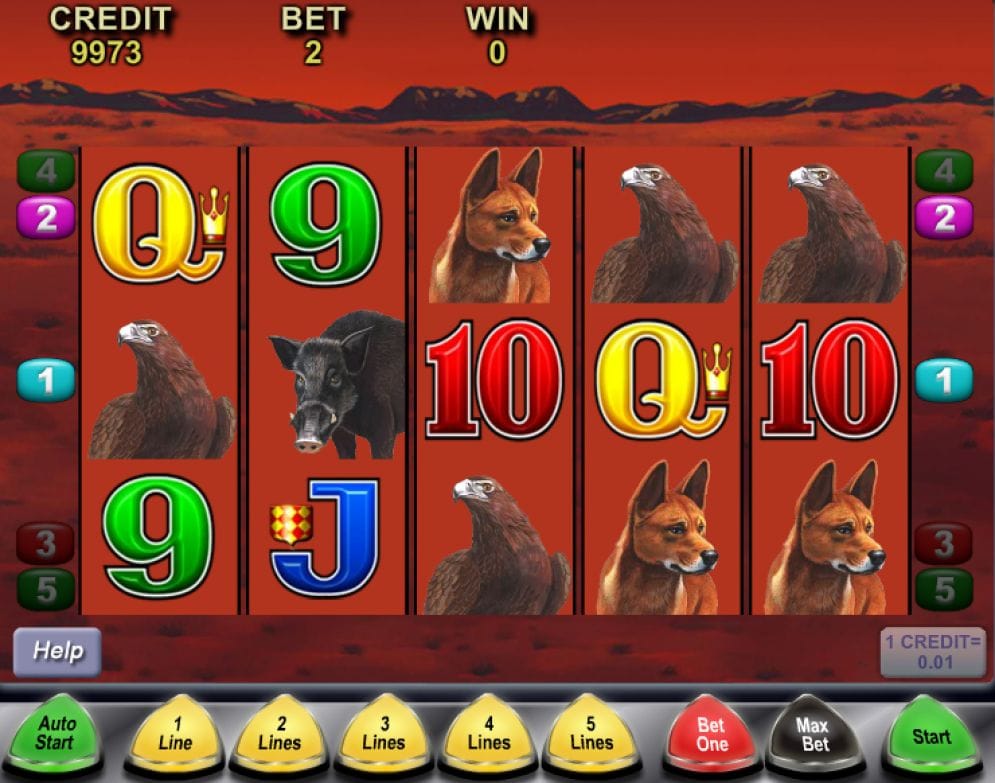Pick the 3 Lines button

tap(384, 735)
